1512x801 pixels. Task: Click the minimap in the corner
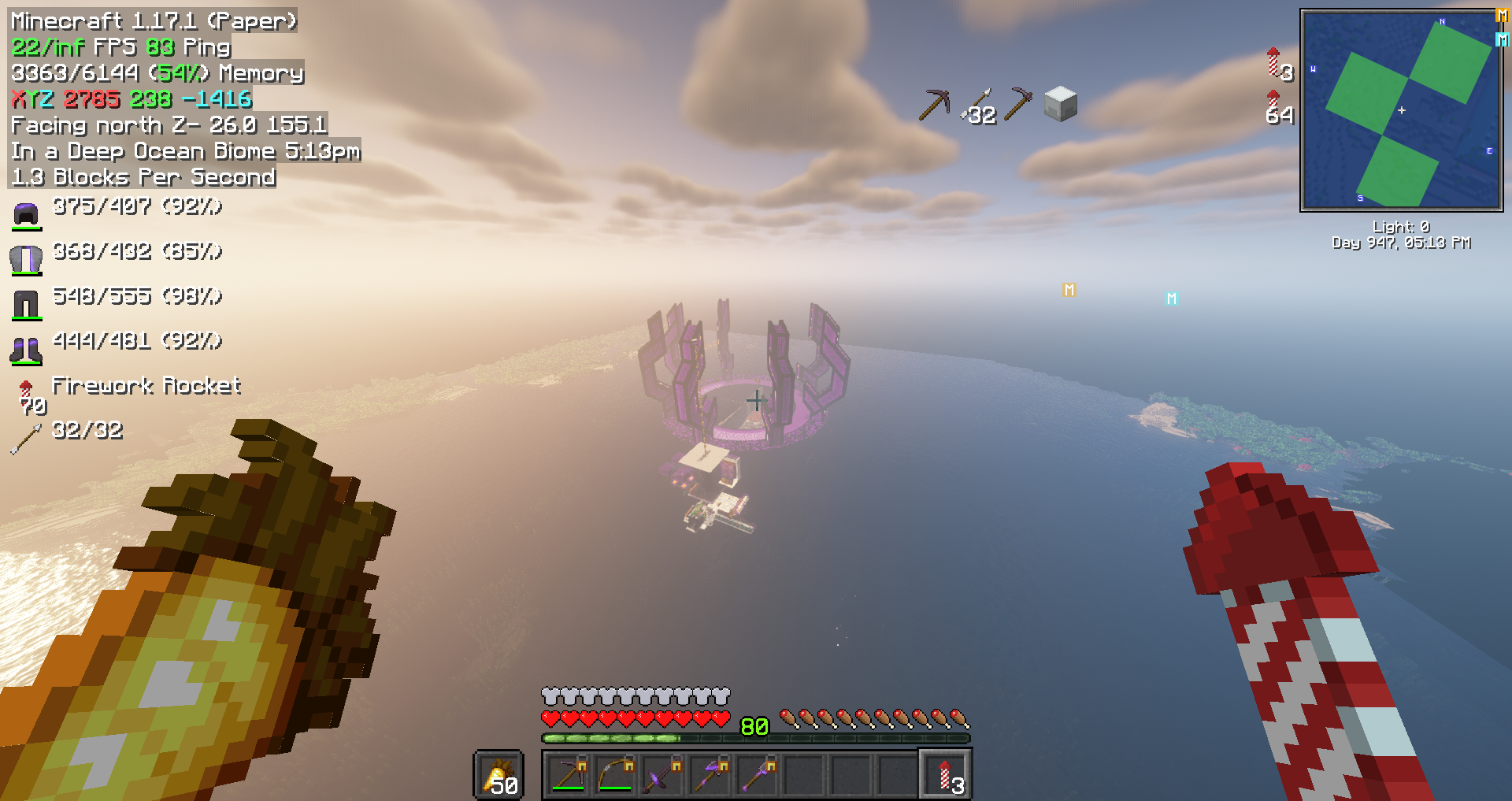tap(1402, 110)
